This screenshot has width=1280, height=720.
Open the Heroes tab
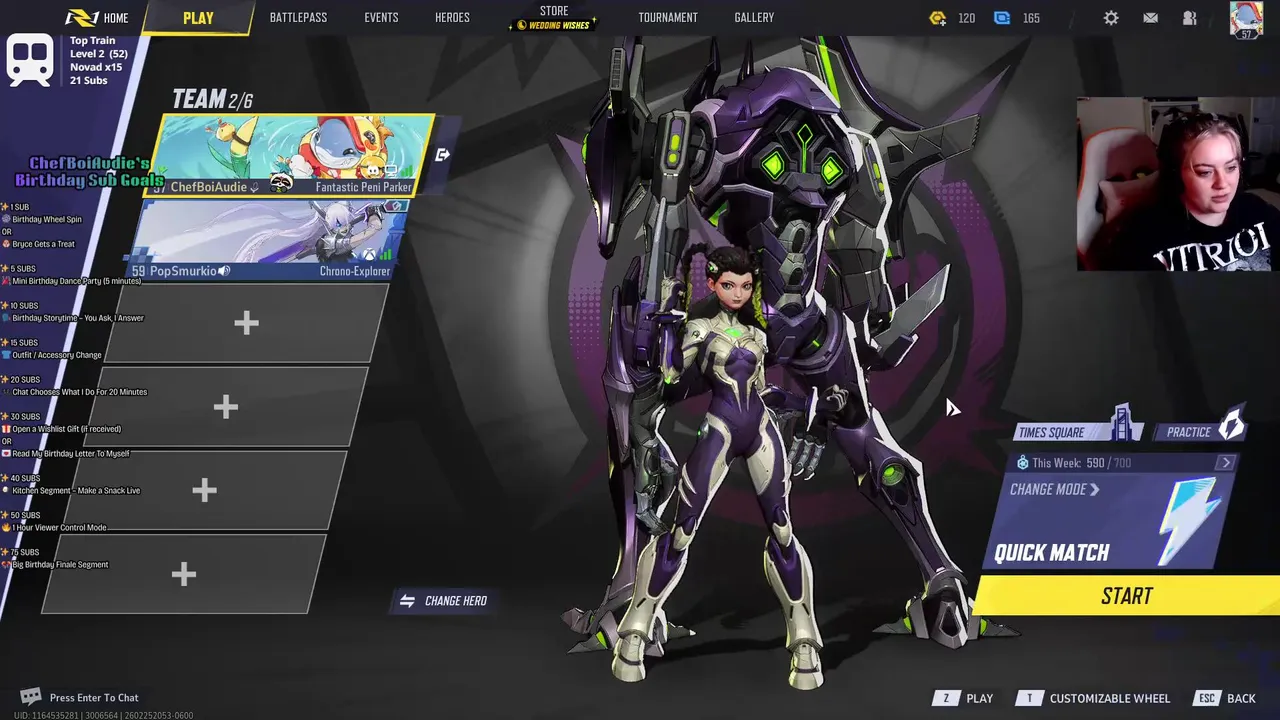452,18
